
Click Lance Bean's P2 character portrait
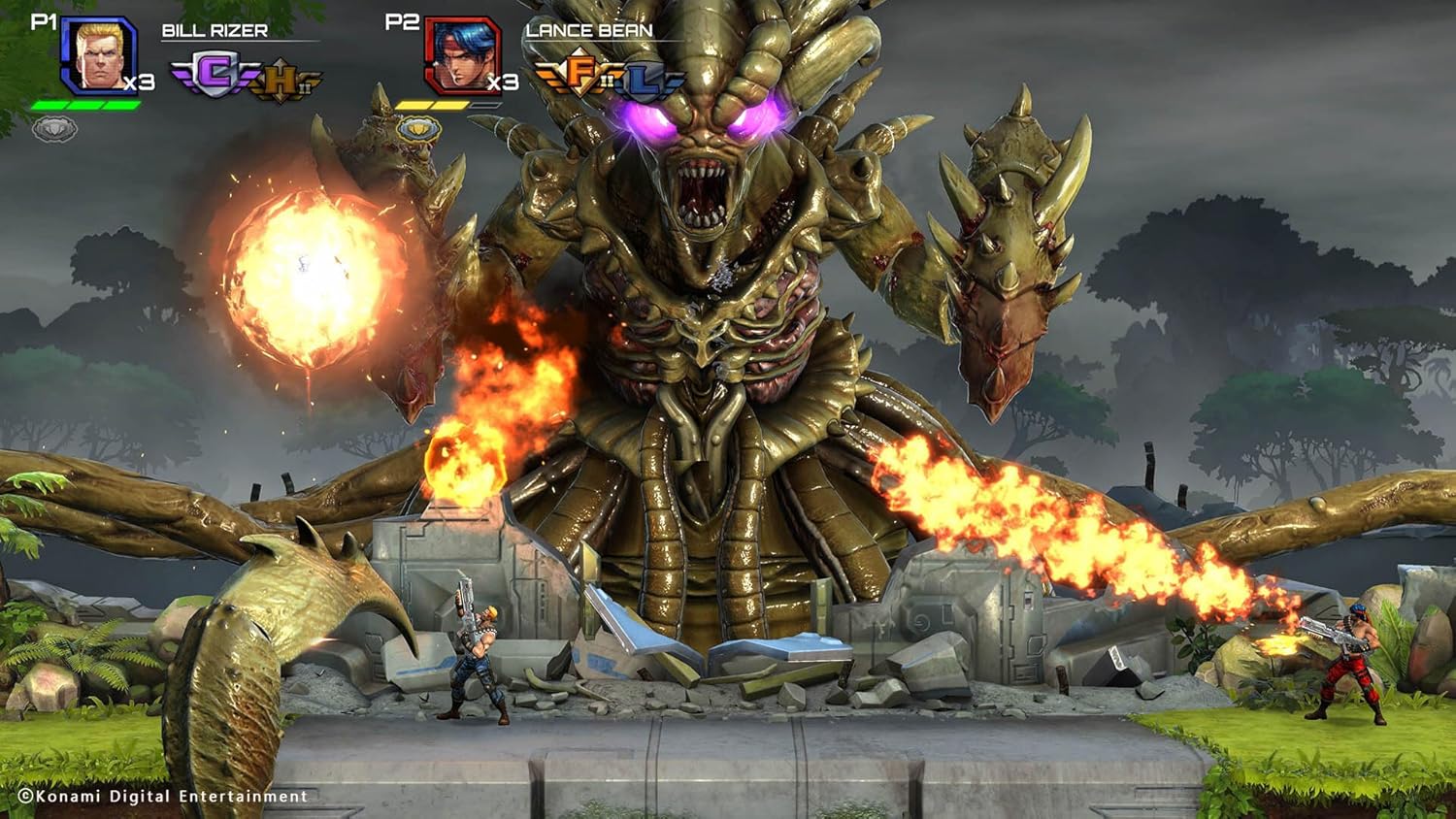point(462,55)
